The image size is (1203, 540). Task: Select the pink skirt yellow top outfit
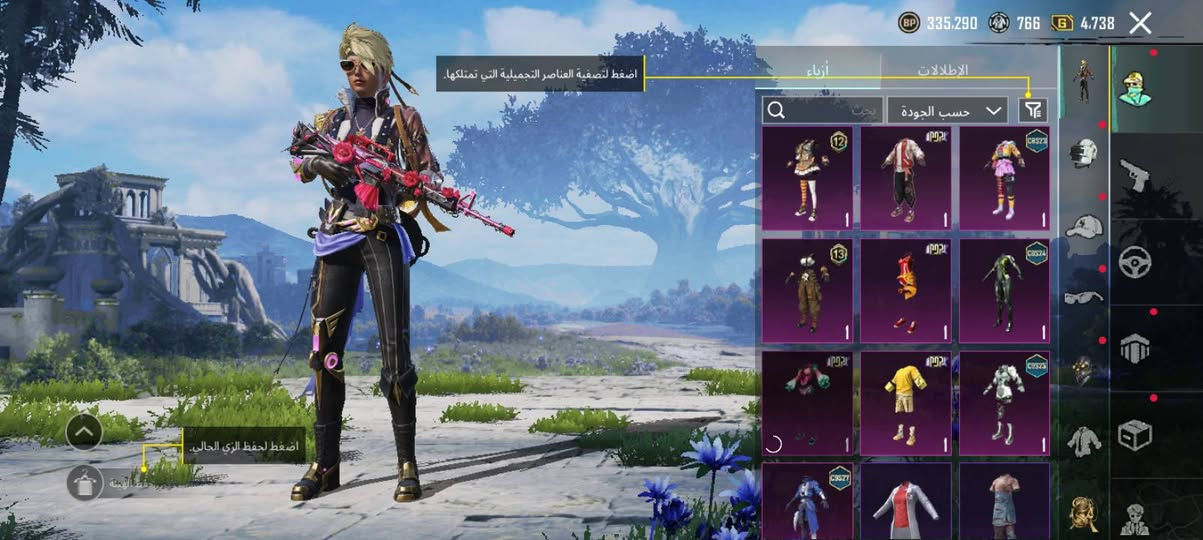(1004, 178)
